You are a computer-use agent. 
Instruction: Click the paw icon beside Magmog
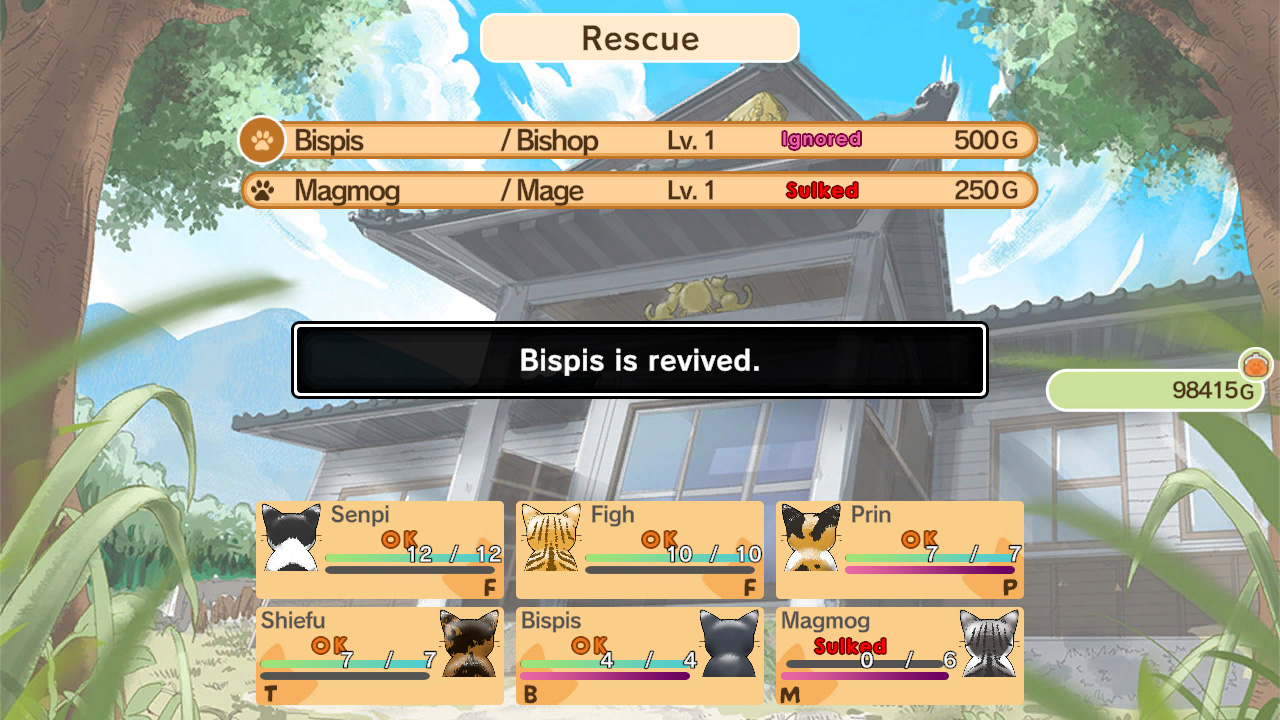262,190
